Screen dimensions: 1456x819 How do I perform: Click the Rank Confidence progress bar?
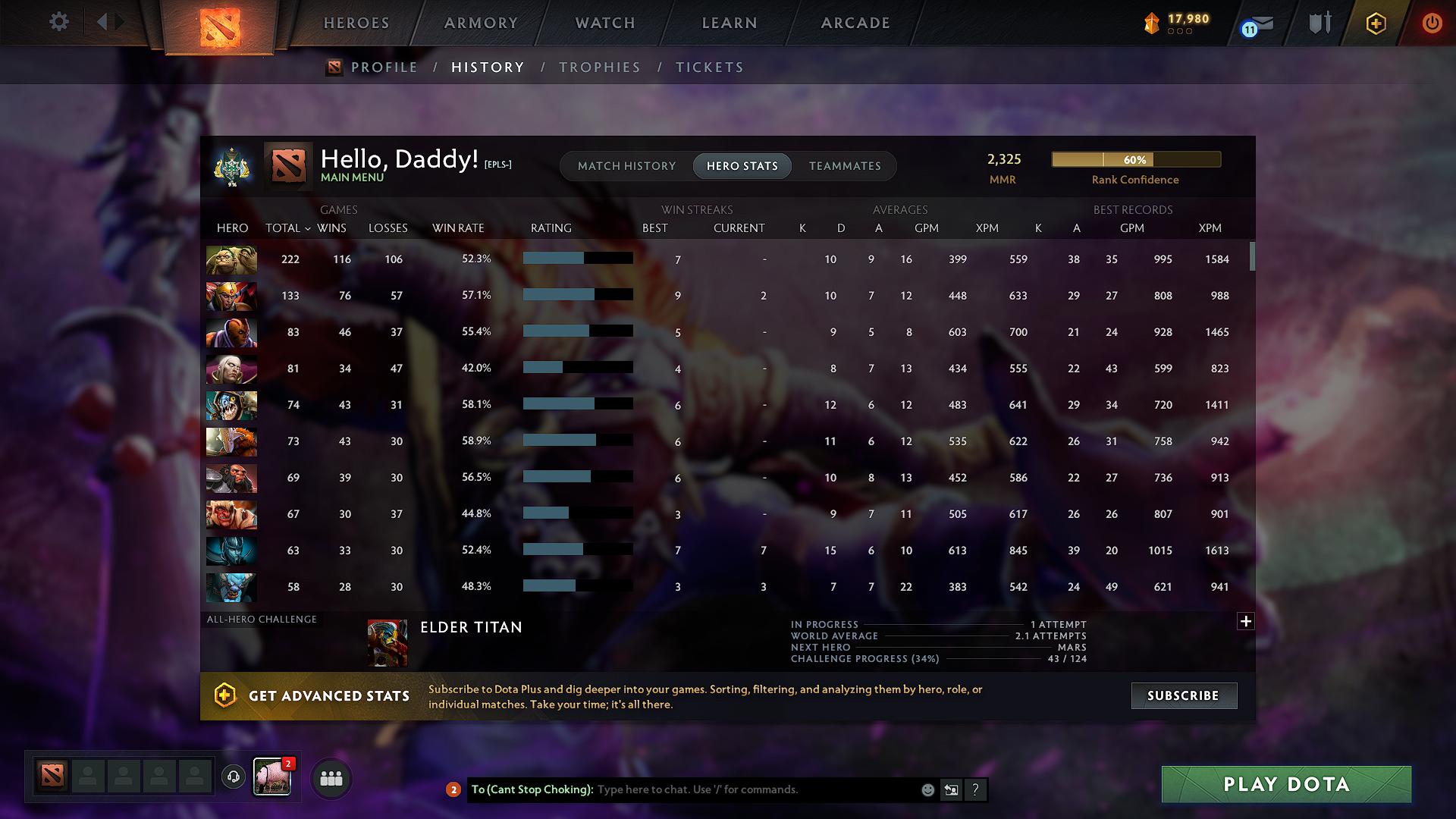pyautogui.click(x=1134, y=159)
